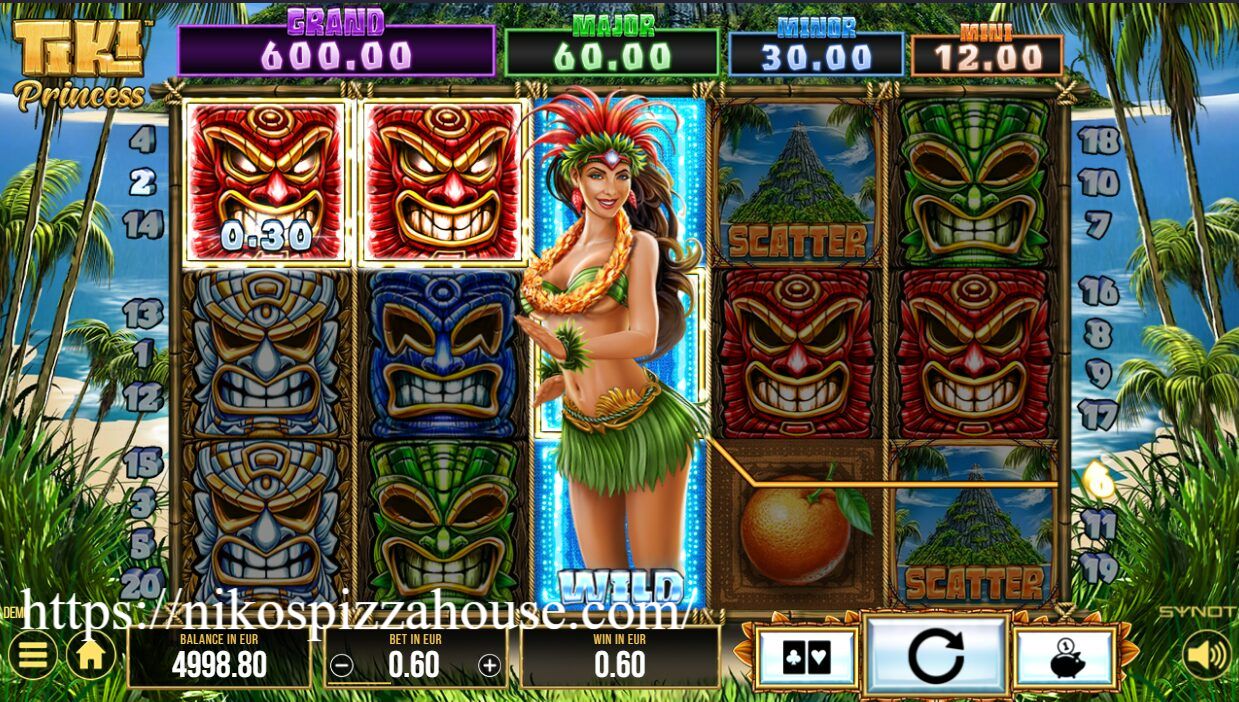The width and height of the screenshot is (1239, 702).
Task: Open the hamburger menu
Action: click(x=33, y=656)
